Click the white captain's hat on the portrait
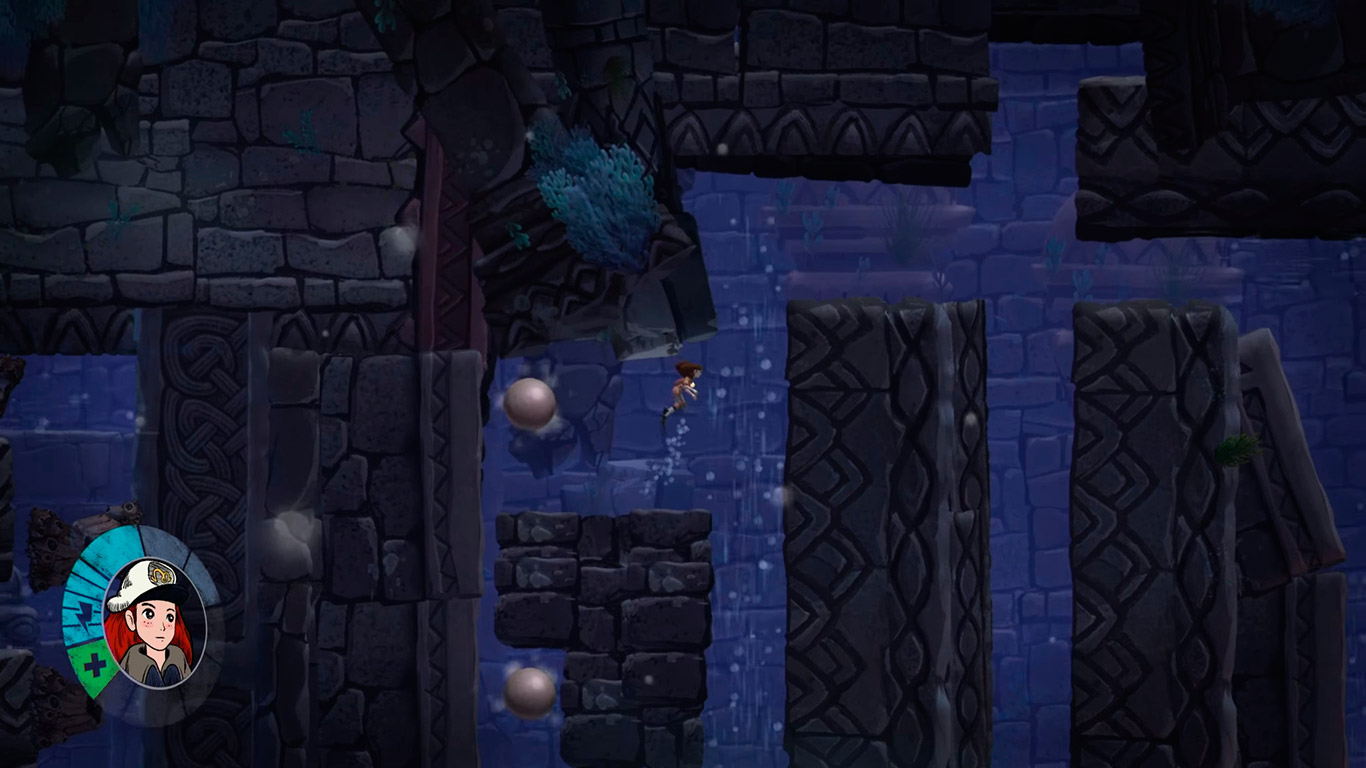This screenshot has height=768, width=1366. (x=140, y=580)
